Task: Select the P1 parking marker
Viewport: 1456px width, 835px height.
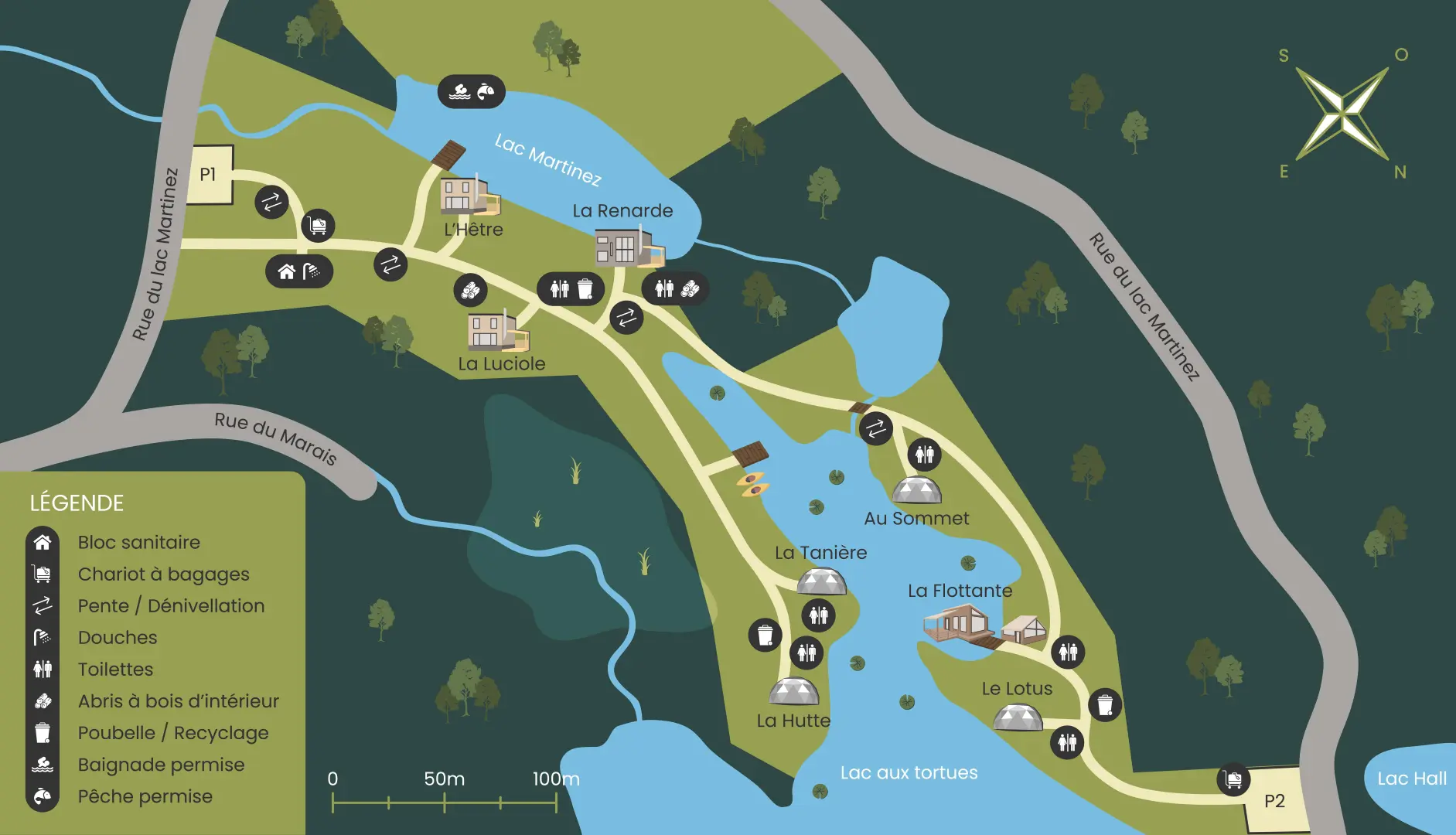Action: pos(210,175)
